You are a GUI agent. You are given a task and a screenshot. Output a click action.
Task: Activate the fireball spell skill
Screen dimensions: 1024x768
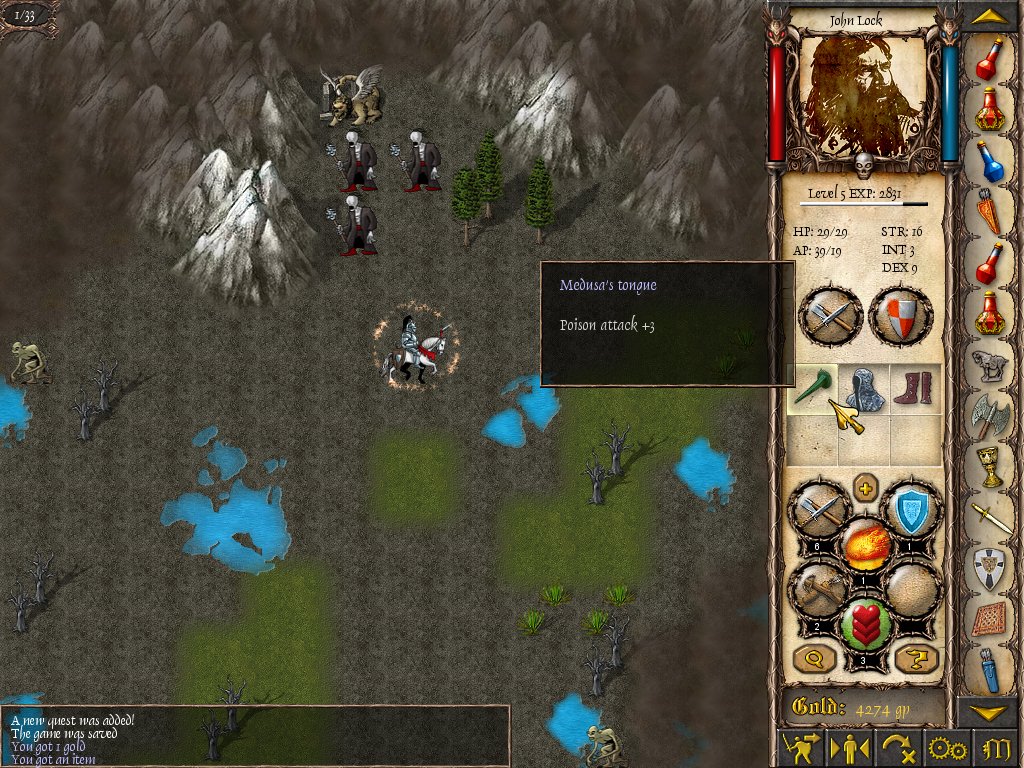coord(866,545)
